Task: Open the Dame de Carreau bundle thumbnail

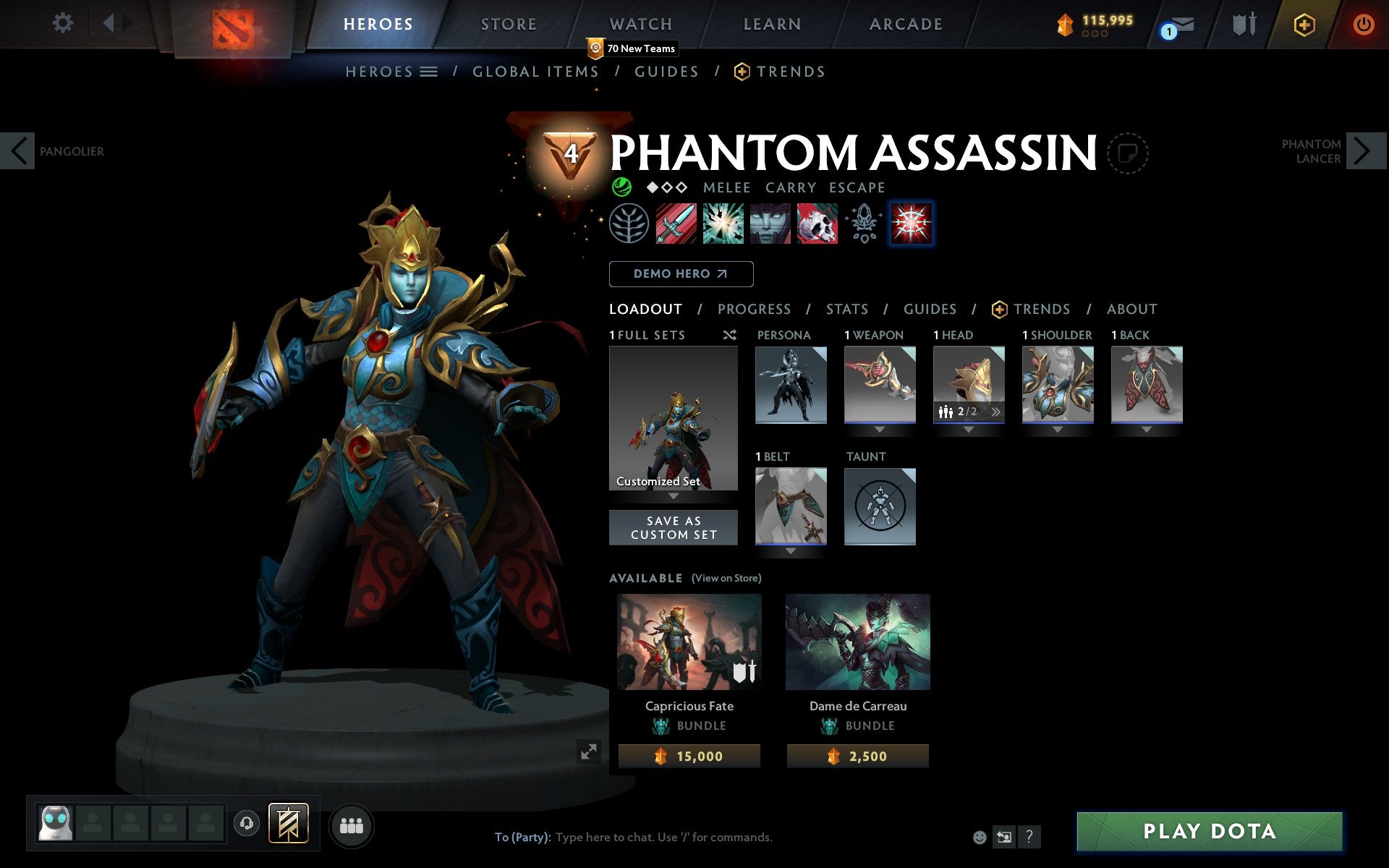Action: click(857, 641)
